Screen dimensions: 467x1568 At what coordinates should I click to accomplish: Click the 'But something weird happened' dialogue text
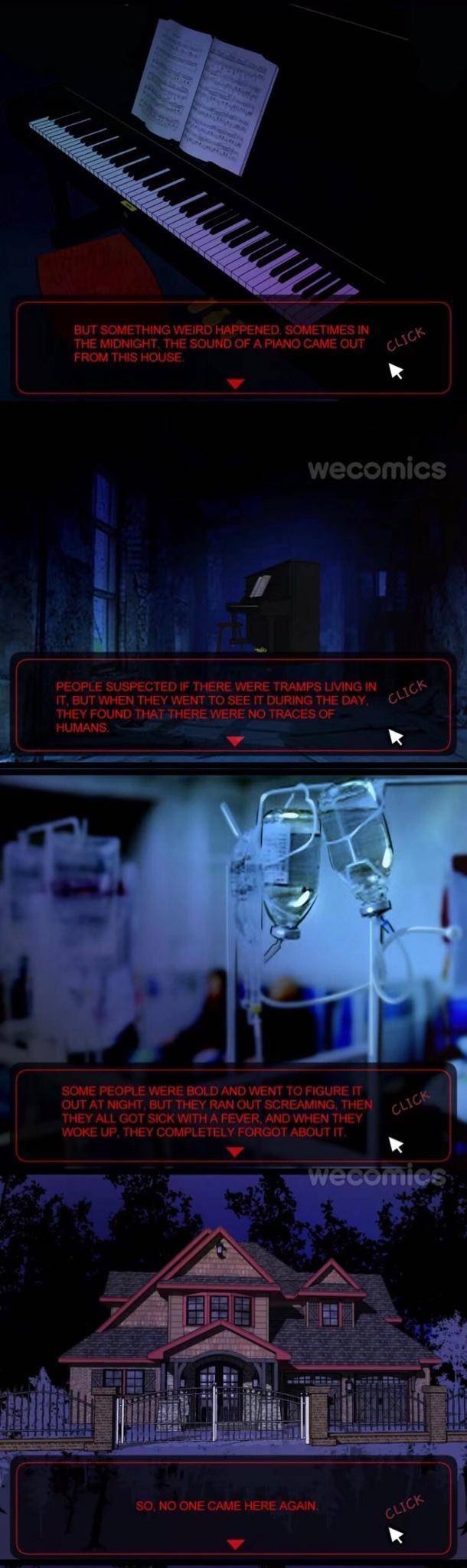[221, 344]
